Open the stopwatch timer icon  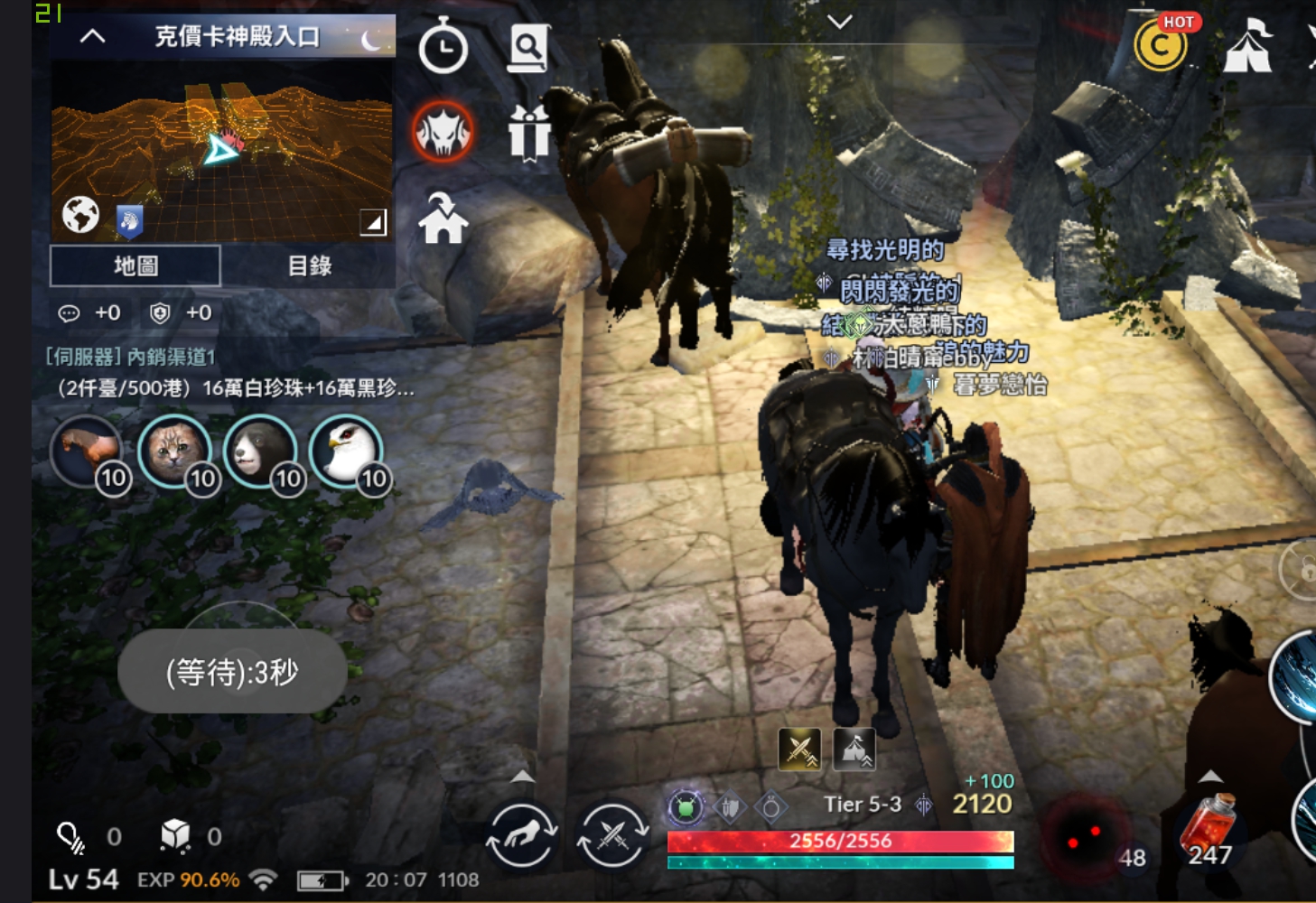pos(443,48)
